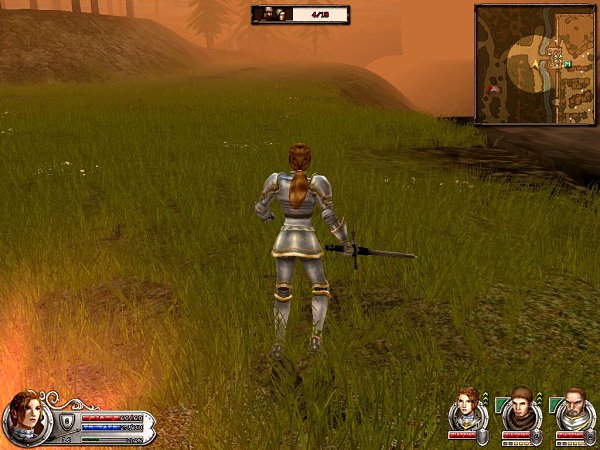Click the shield badge under the red-haired party member
The image size is (600, 450).
click(481, 437)
